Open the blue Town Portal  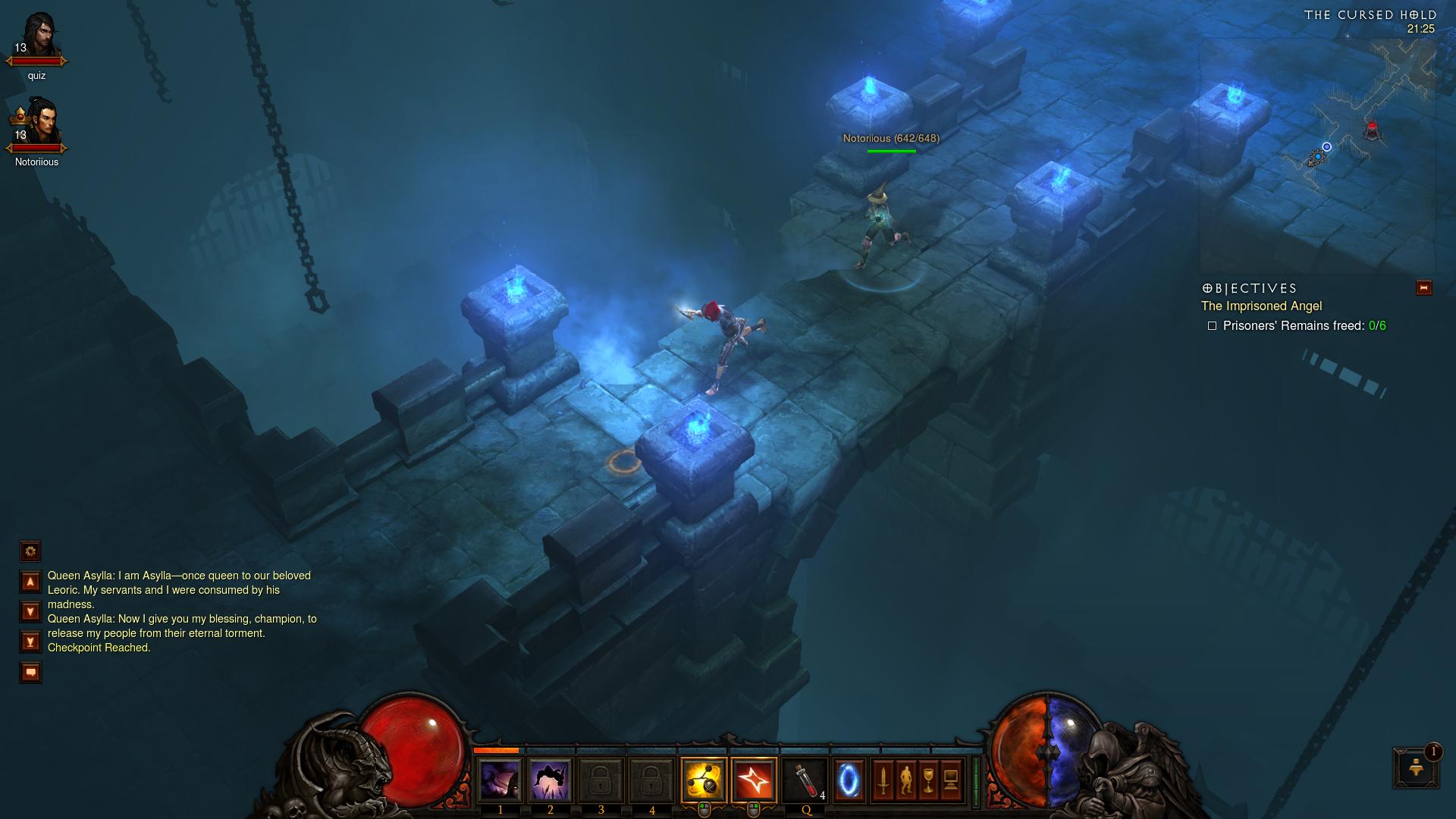coord(849,780)
